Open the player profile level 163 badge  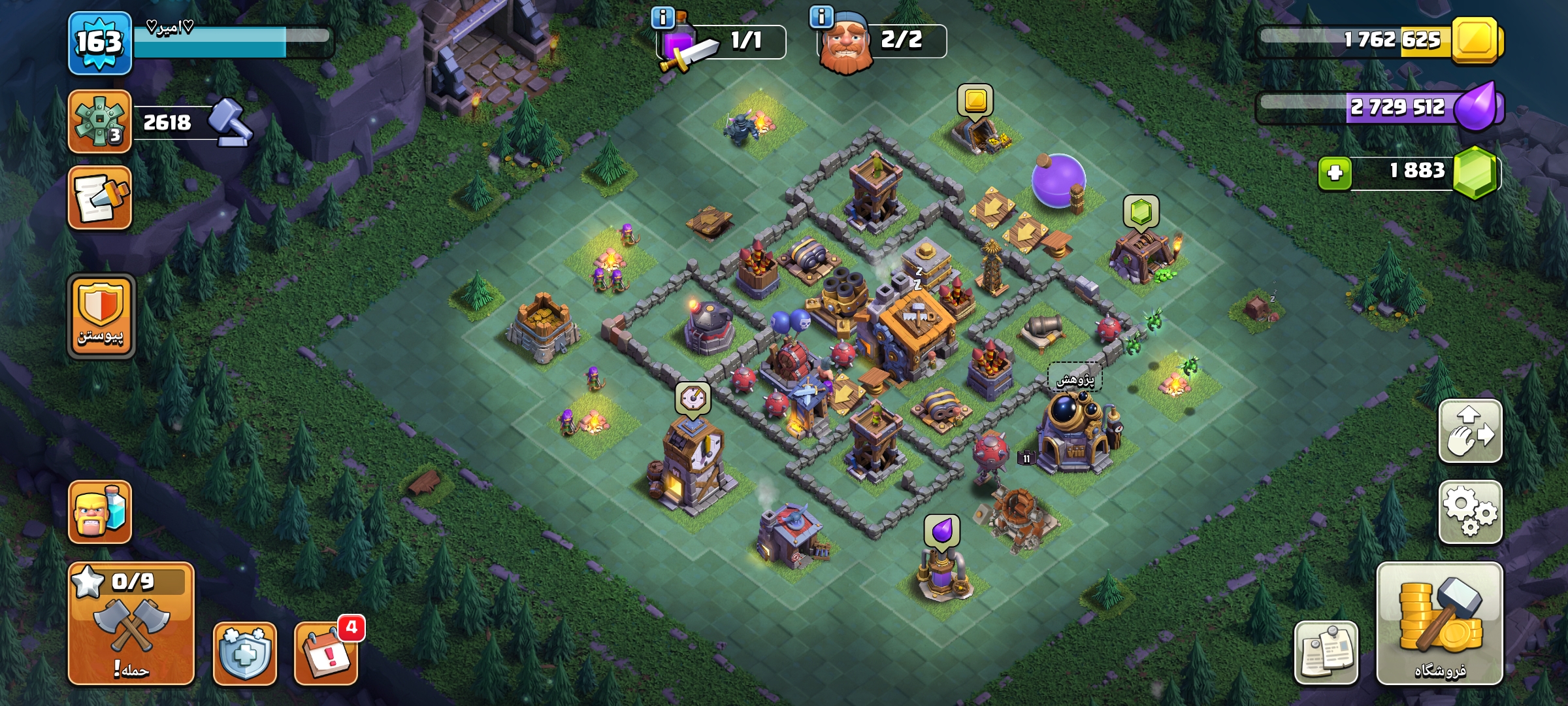pos(99,43)
